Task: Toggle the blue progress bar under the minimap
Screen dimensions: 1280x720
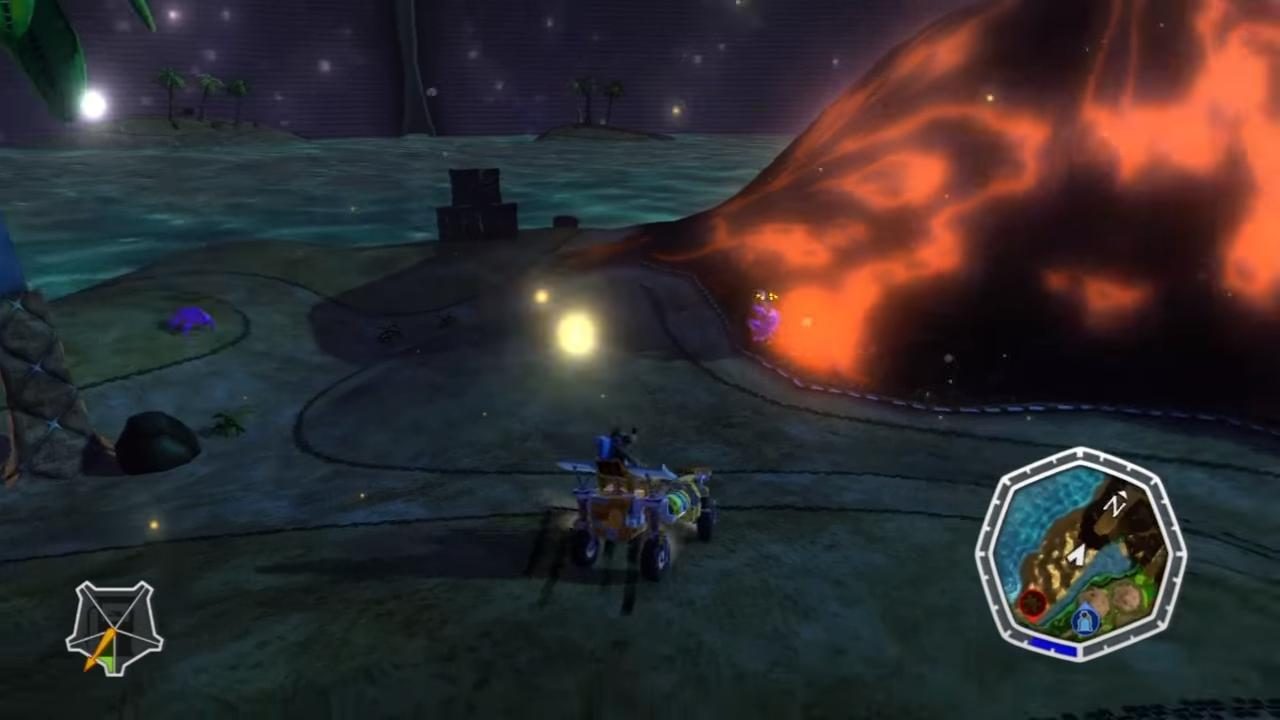Action: [1053, 643]
